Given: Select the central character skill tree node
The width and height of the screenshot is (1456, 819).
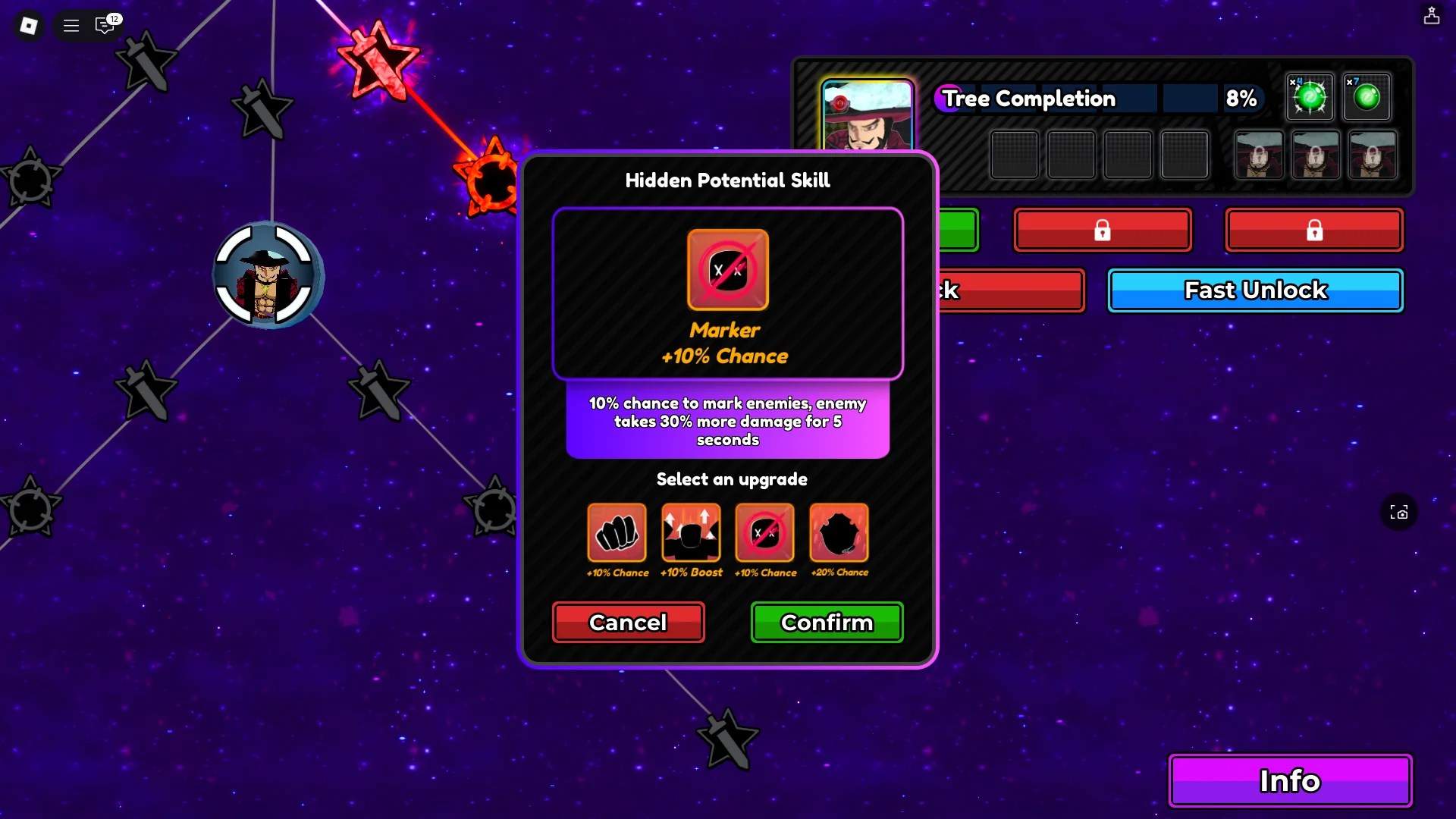Looking at the screenshot, I should tap(267, 275).
